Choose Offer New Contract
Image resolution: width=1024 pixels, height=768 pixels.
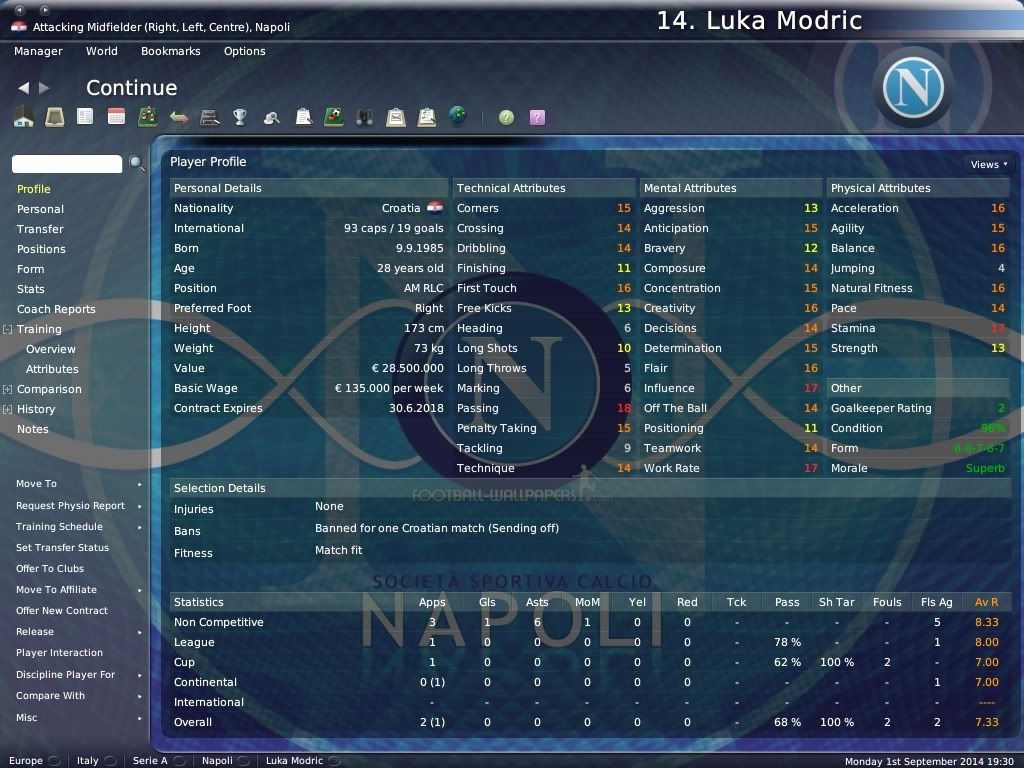tap(62, 611)
